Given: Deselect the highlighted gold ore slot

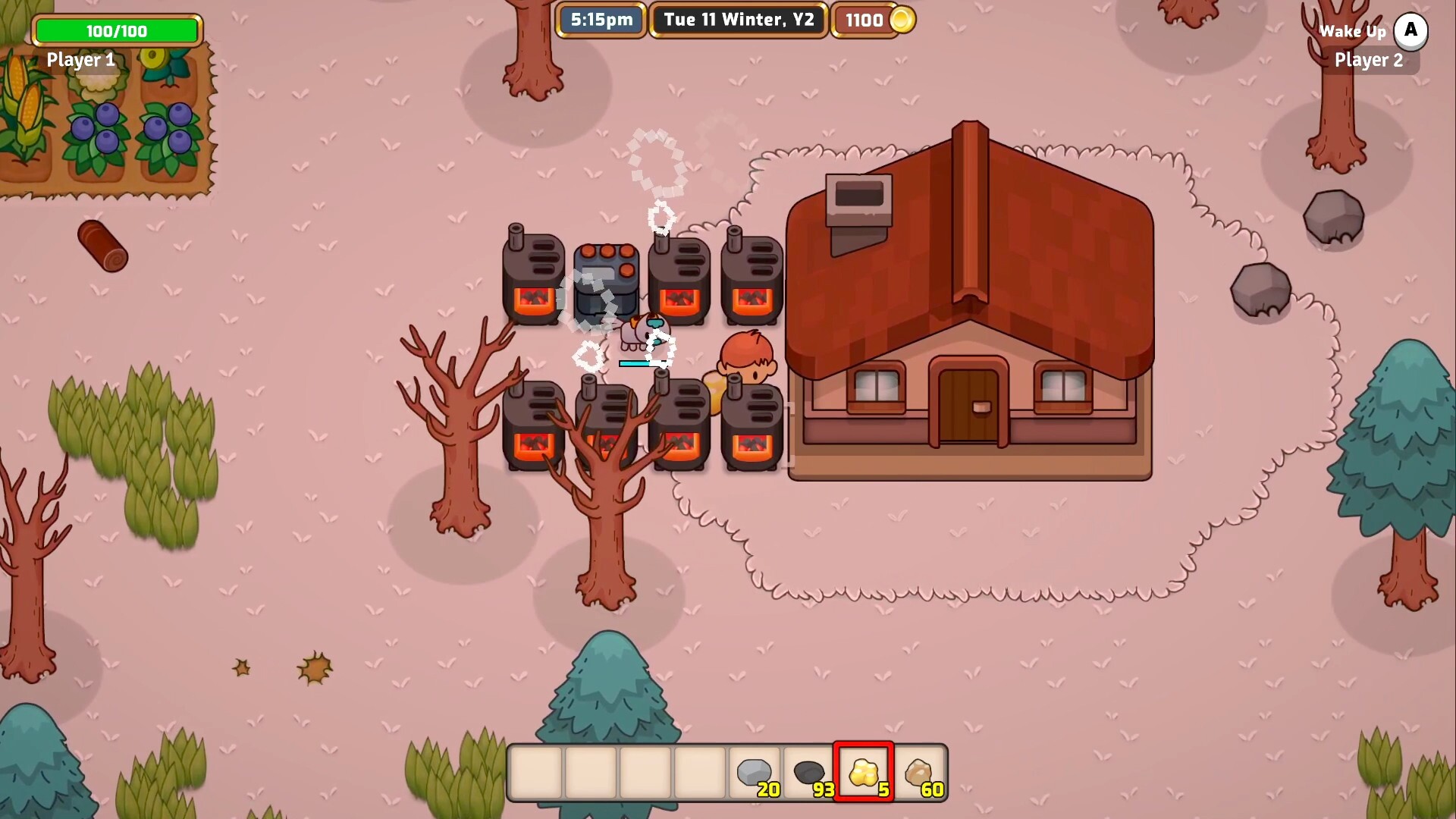Looking at the screenshot, I should pyautogui.click(x=863, y=772).
